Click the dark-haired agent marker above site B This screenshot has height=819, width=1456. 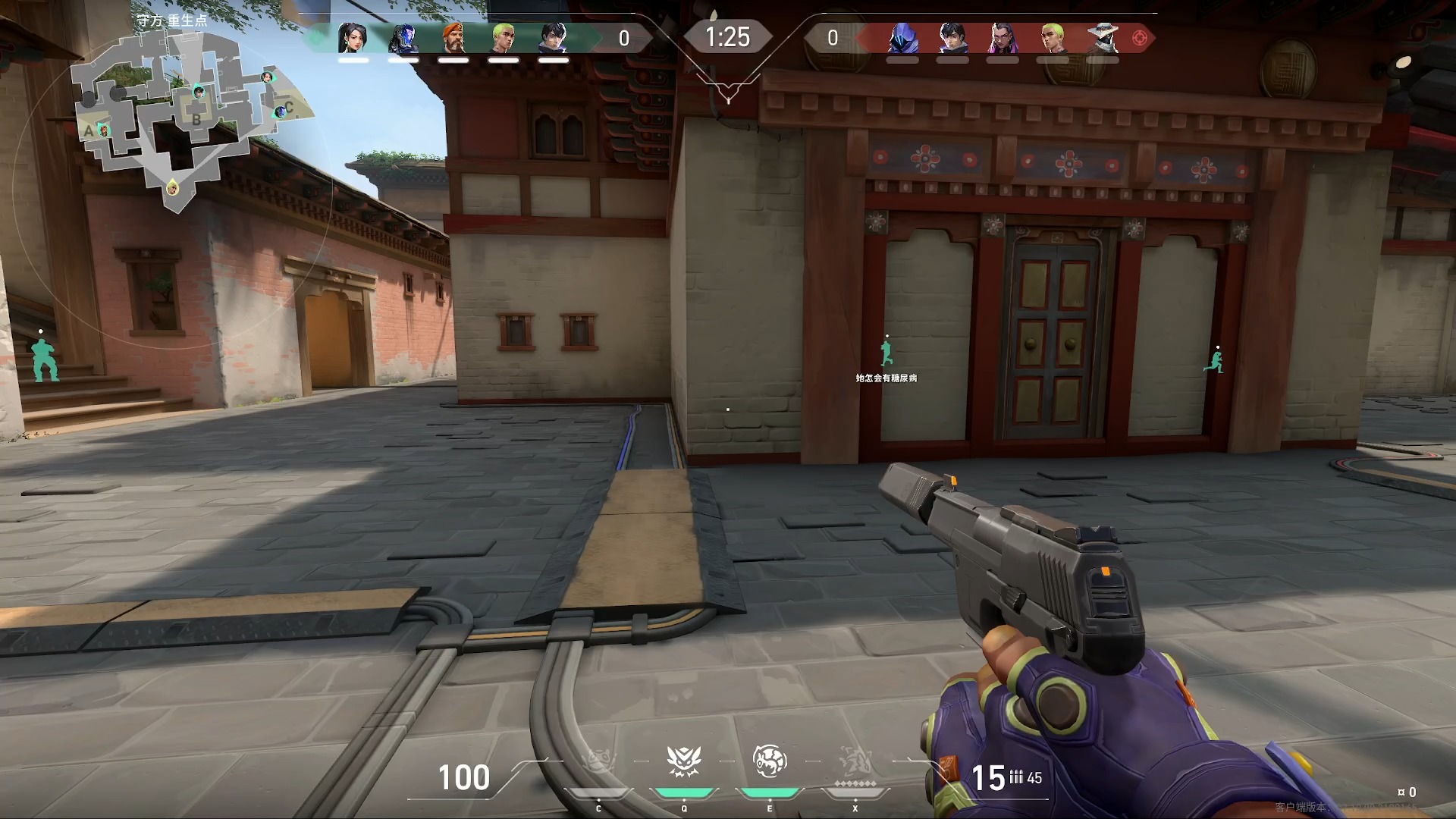coord(199,92)
